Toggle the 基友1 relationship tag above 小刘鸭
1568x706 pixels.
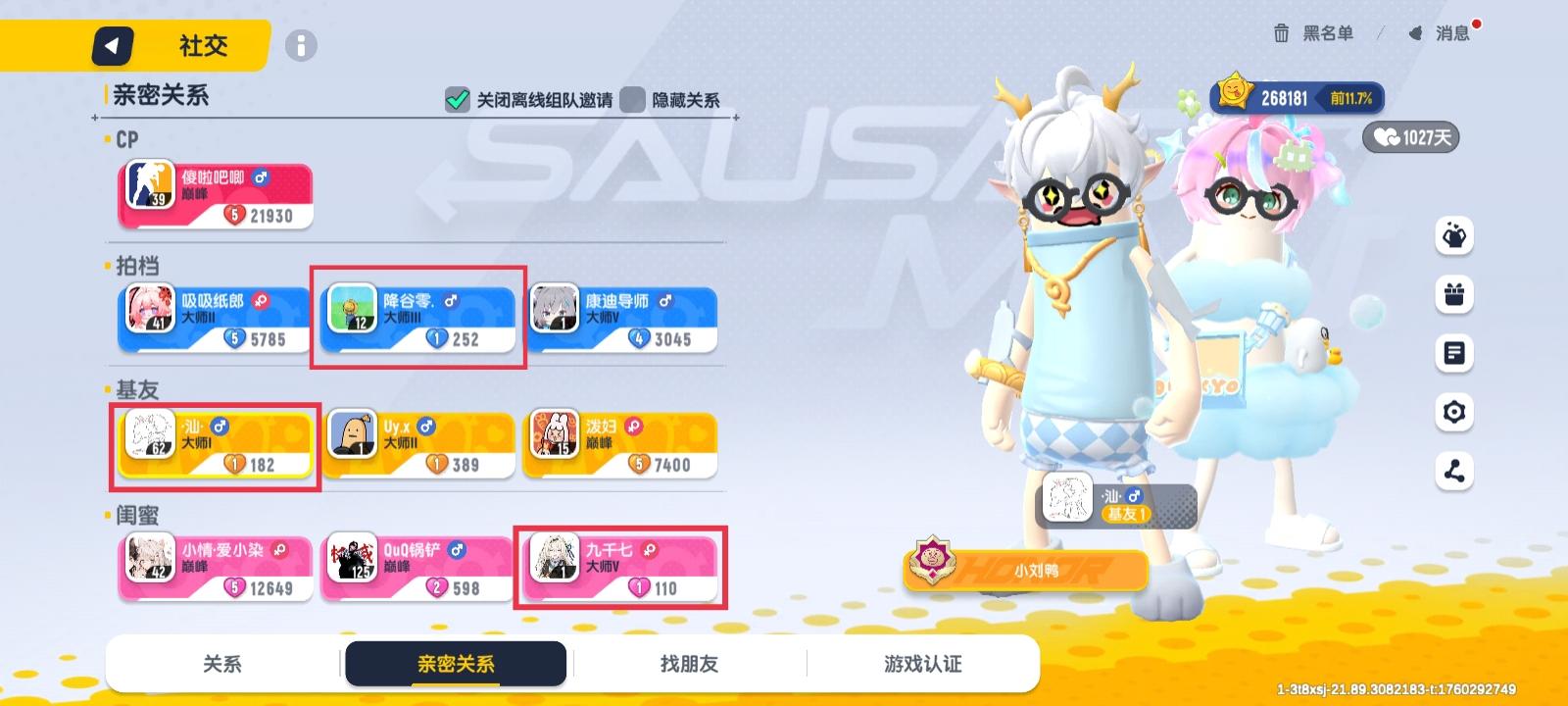[1125, 513]
